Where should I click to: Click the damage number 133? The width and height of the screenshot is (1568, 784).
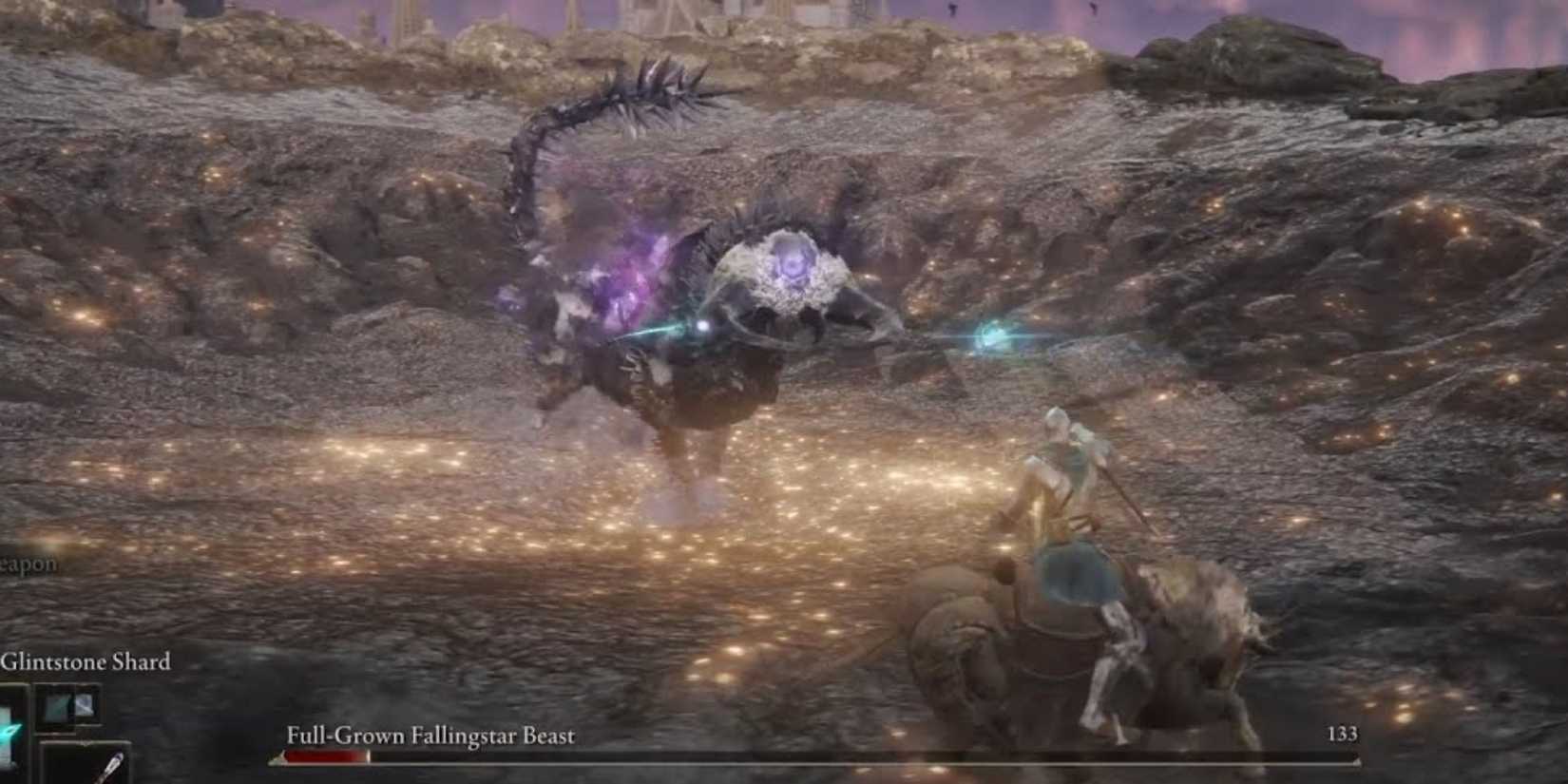(1342, 735)
